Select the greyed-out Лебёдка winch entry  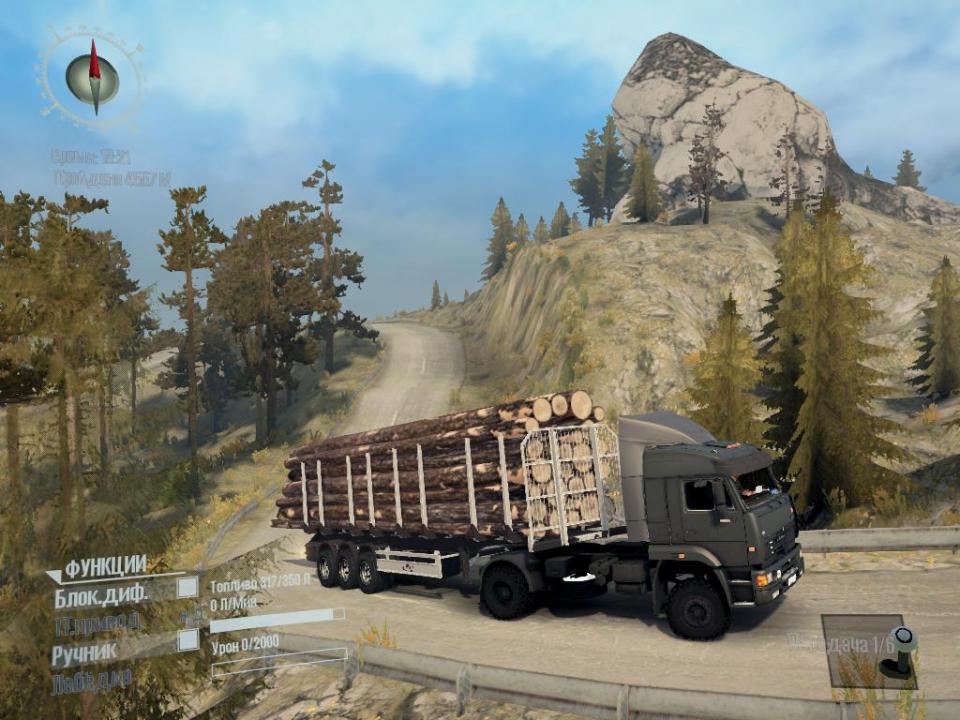(x=91, y=681)
